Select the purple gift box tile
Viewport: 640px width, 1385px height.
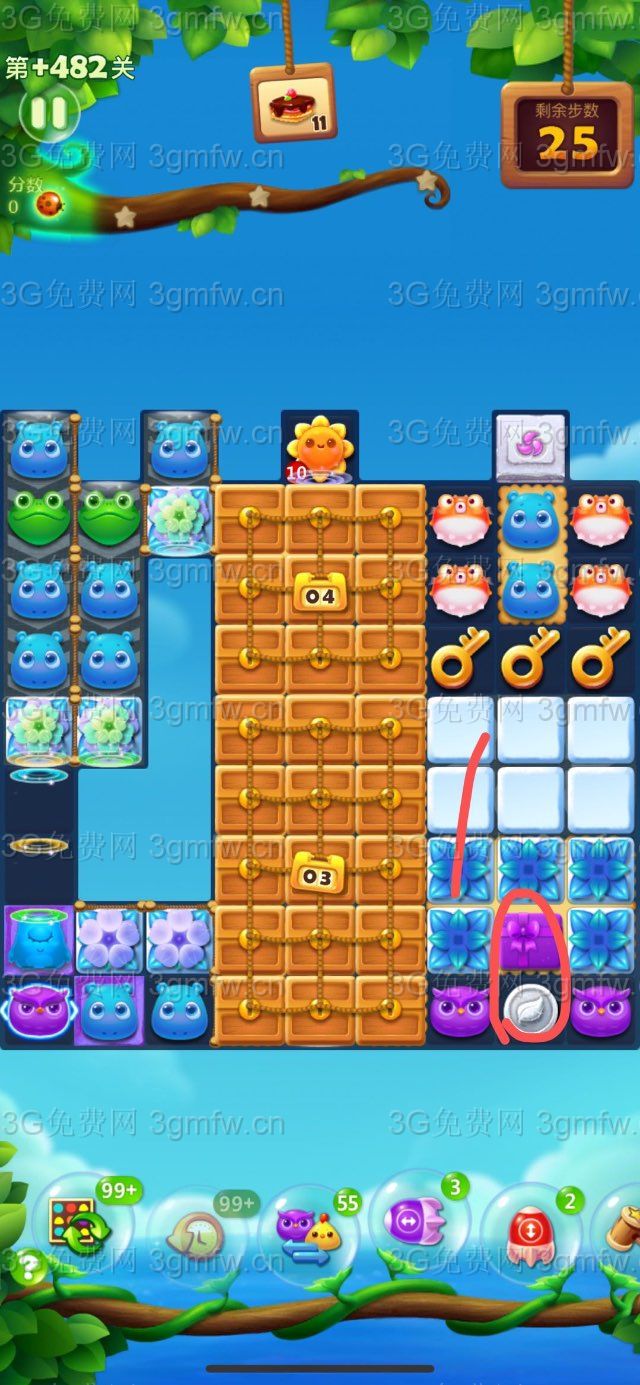point(529,938)
